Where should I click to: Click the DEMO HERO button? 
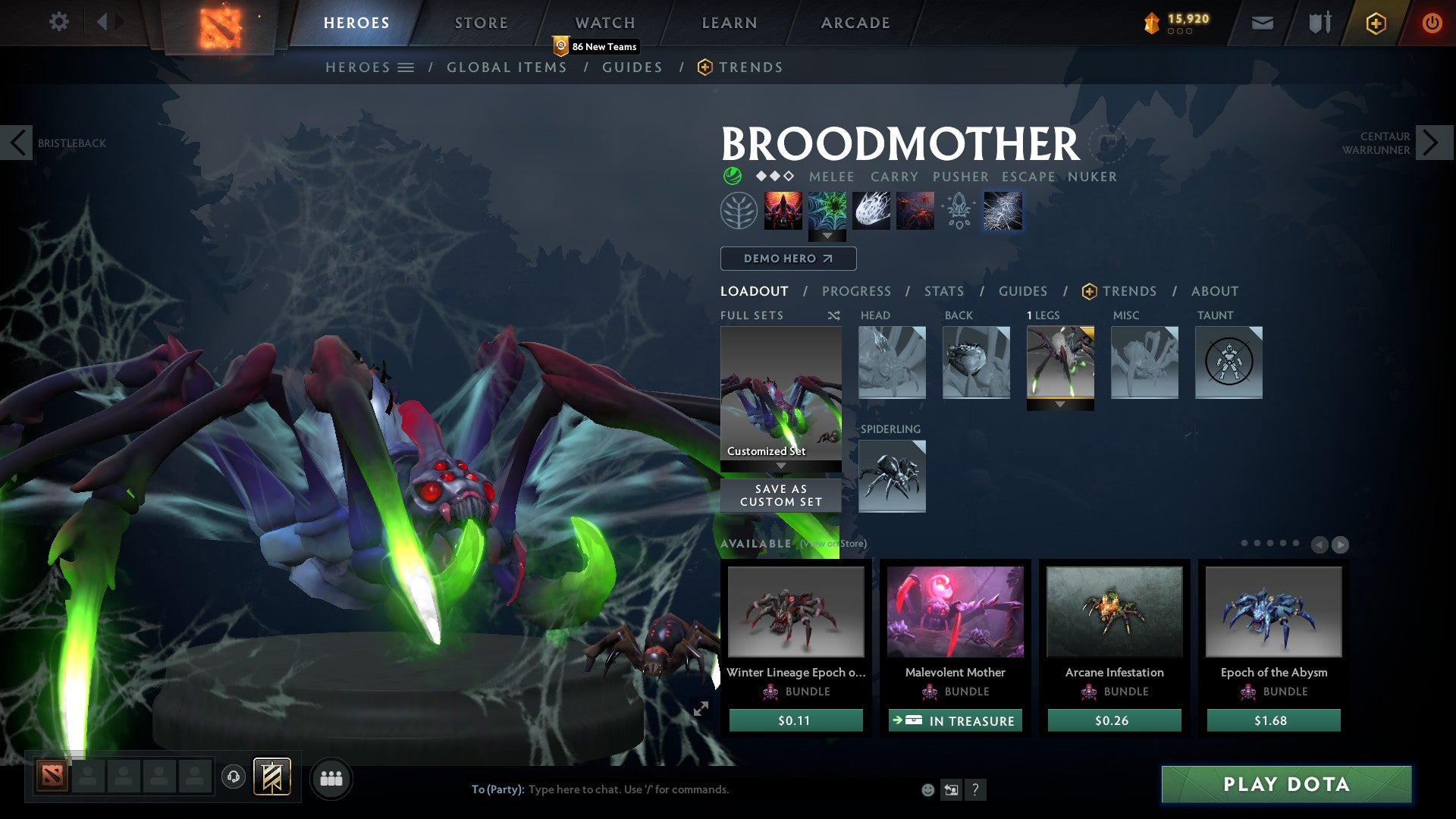(788, 259)
